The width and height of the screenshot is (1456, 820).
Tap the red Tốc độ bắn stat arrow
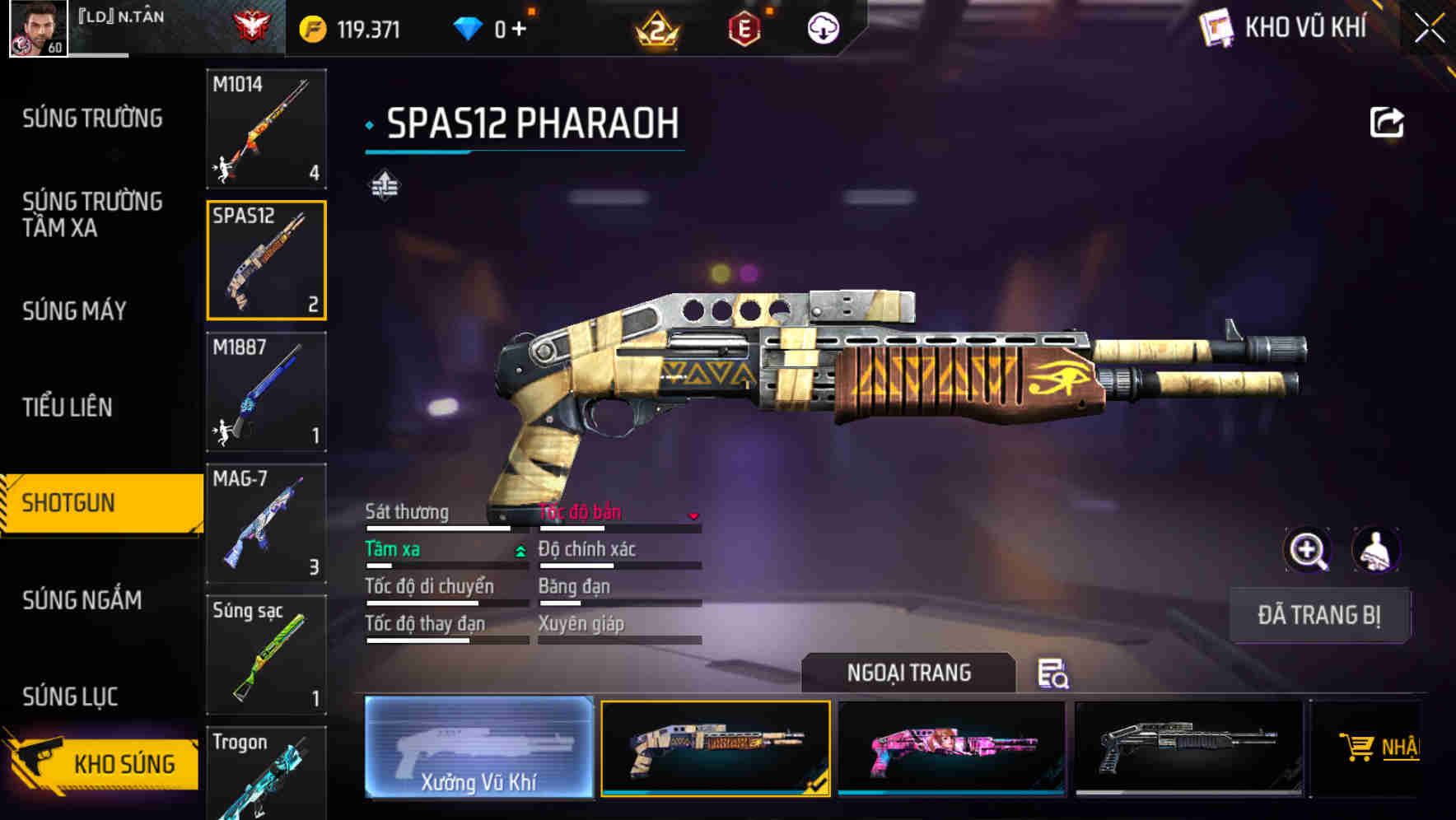(694, 517)
